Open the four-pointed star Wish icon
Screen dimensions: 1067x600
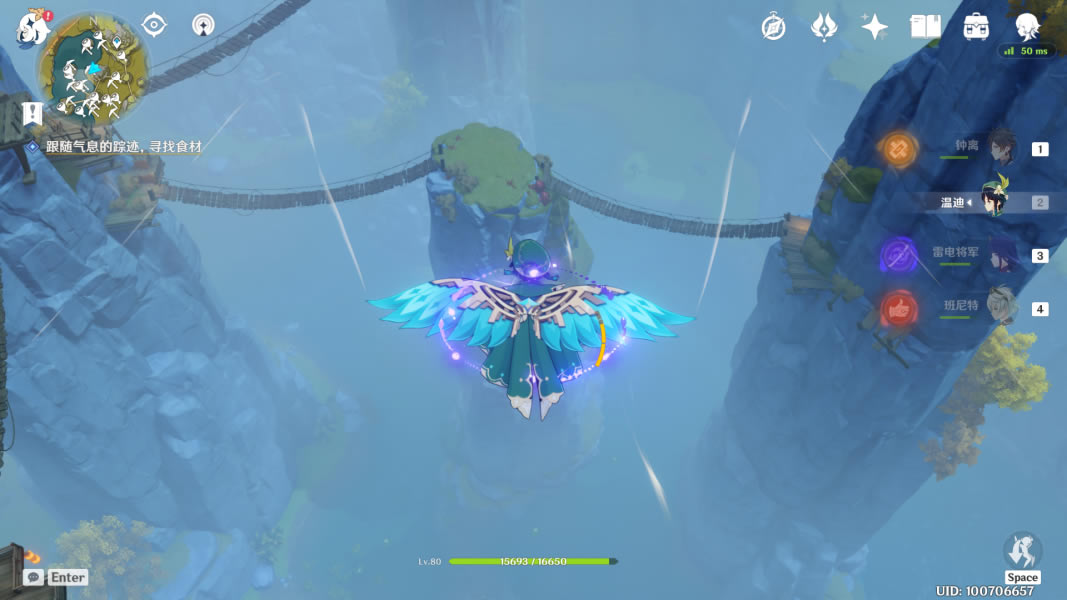875,27
